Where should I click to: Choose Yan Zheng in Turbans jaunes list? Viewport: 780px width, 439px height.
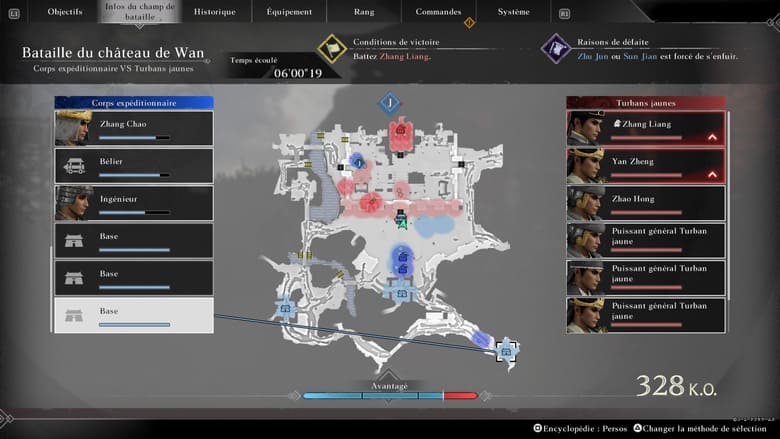click(646, 165)
